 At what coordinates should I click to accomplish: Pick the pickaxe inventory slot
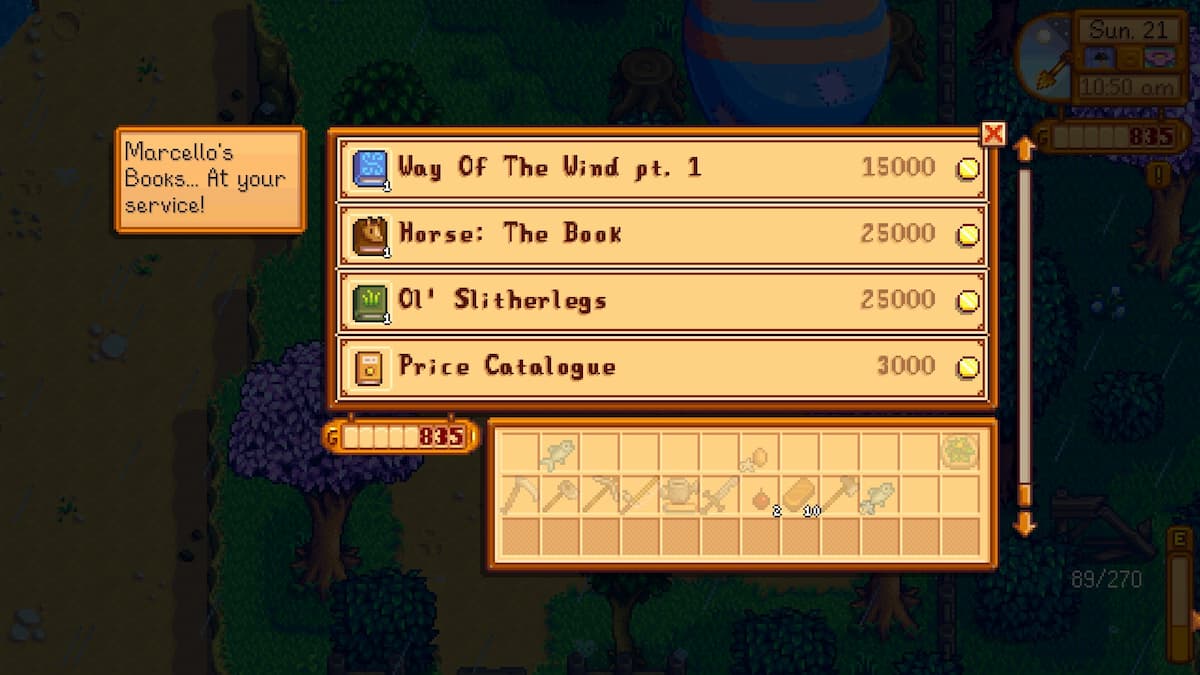pyautogui.click(x=600, y=494)
